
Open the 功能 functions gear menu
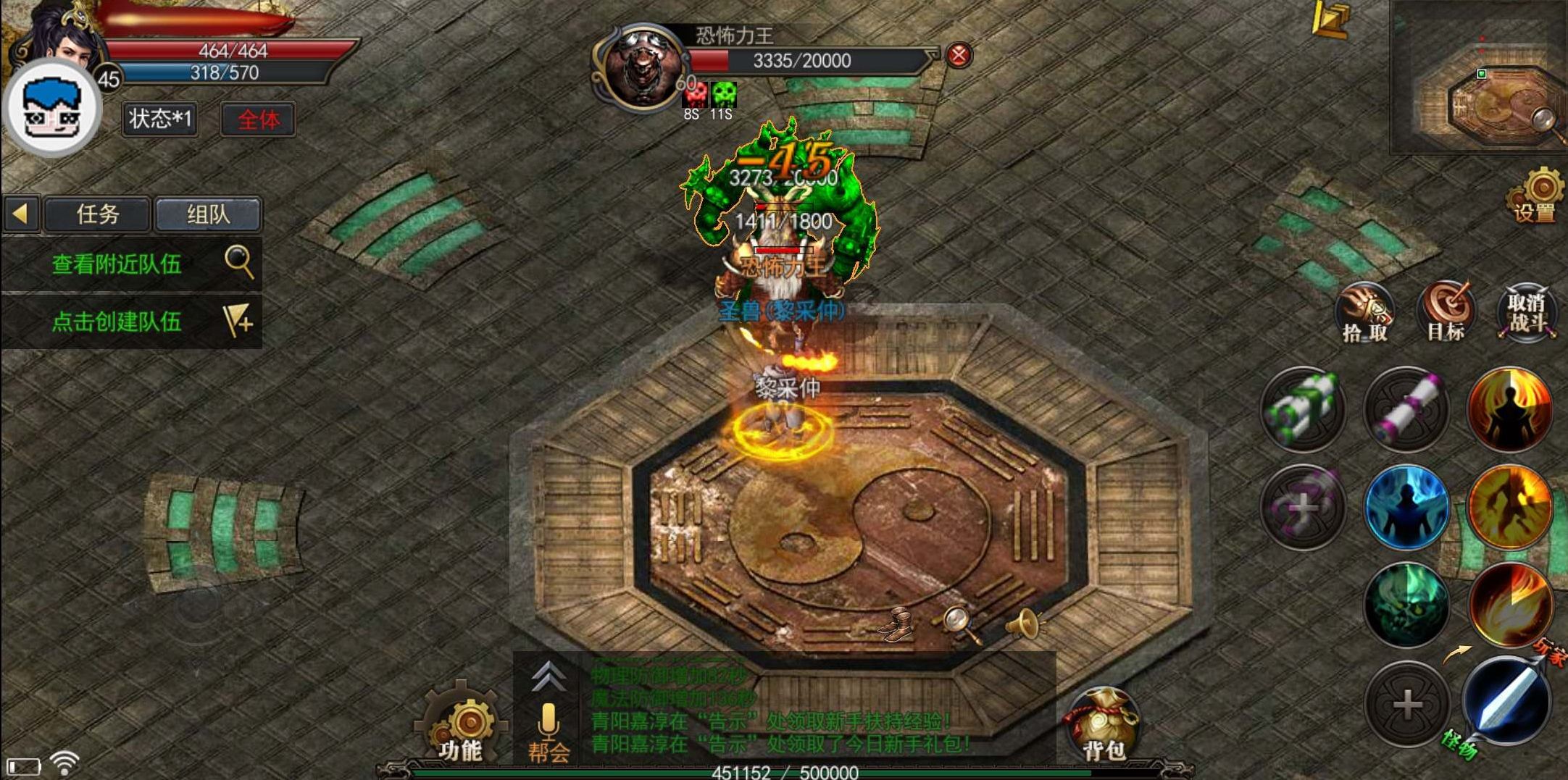[461, 724]
